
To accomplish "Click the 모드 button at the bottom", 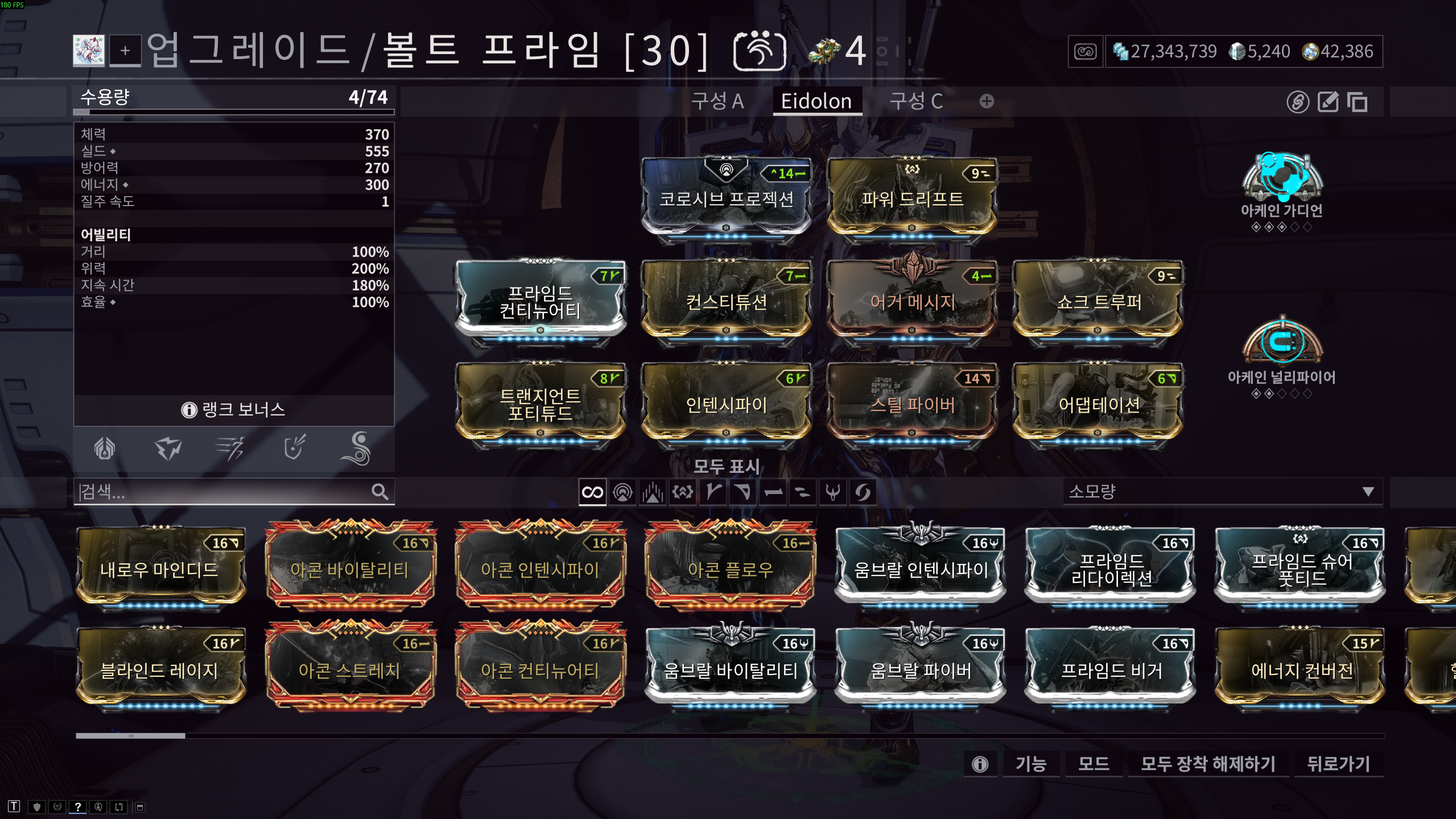I will pos(1093,763).
